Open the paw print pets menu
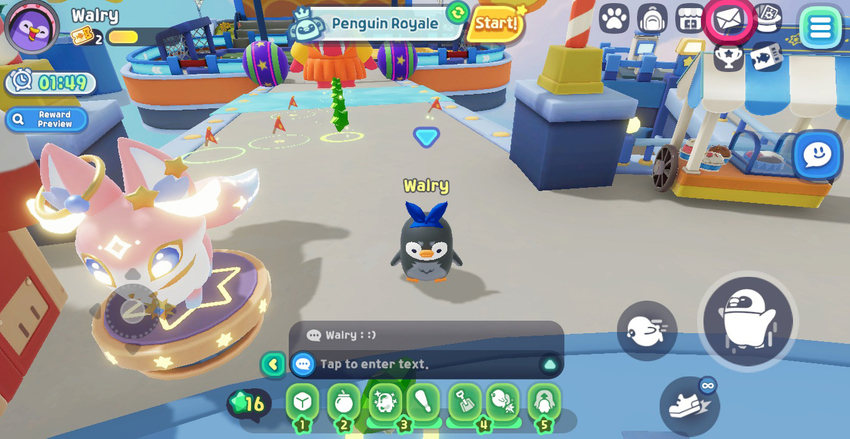 pos(614,18)
